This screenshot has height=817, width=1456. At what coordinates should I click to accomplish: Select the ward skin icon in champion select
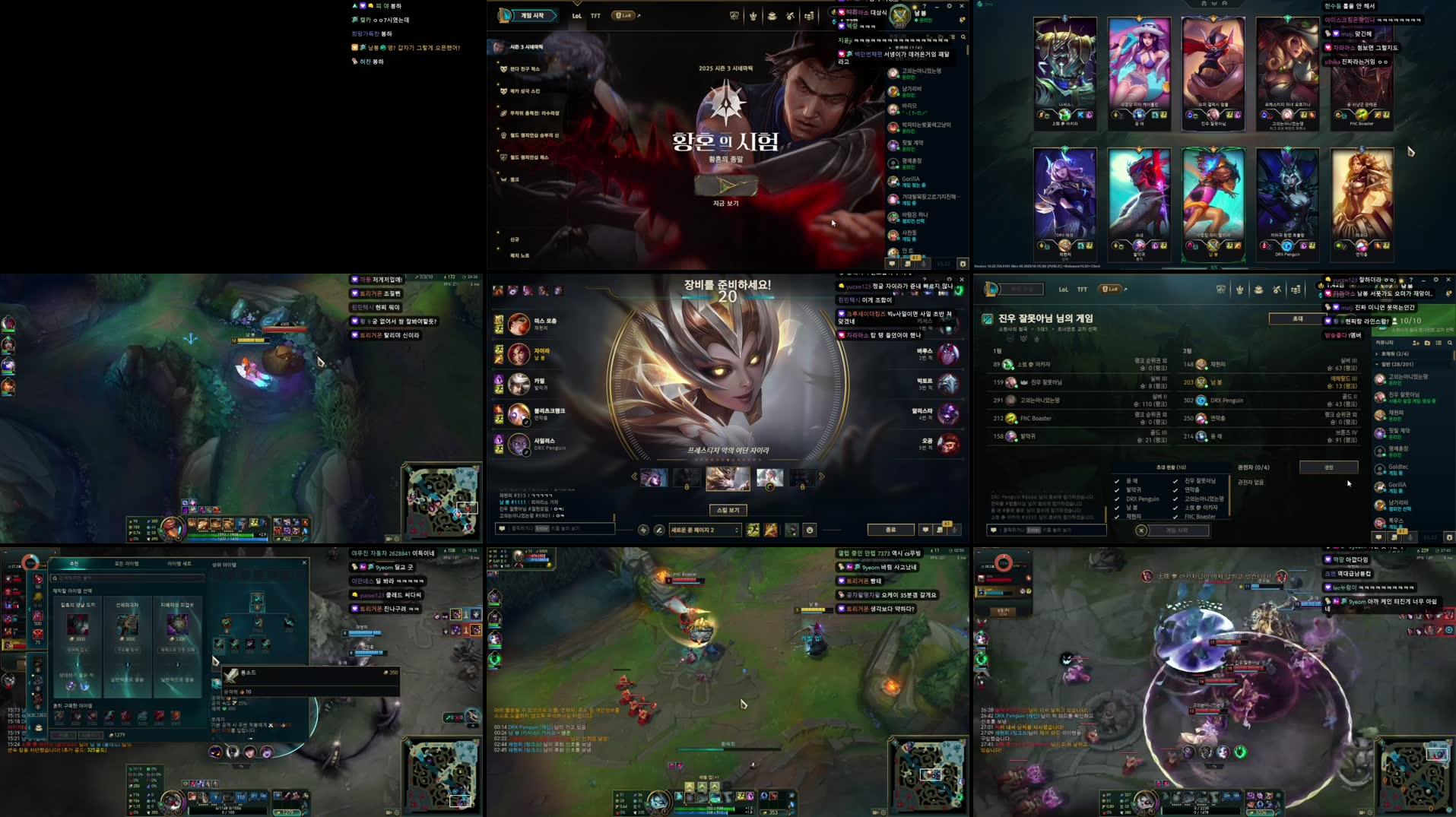pyautogui.click(x=792, y=530)
